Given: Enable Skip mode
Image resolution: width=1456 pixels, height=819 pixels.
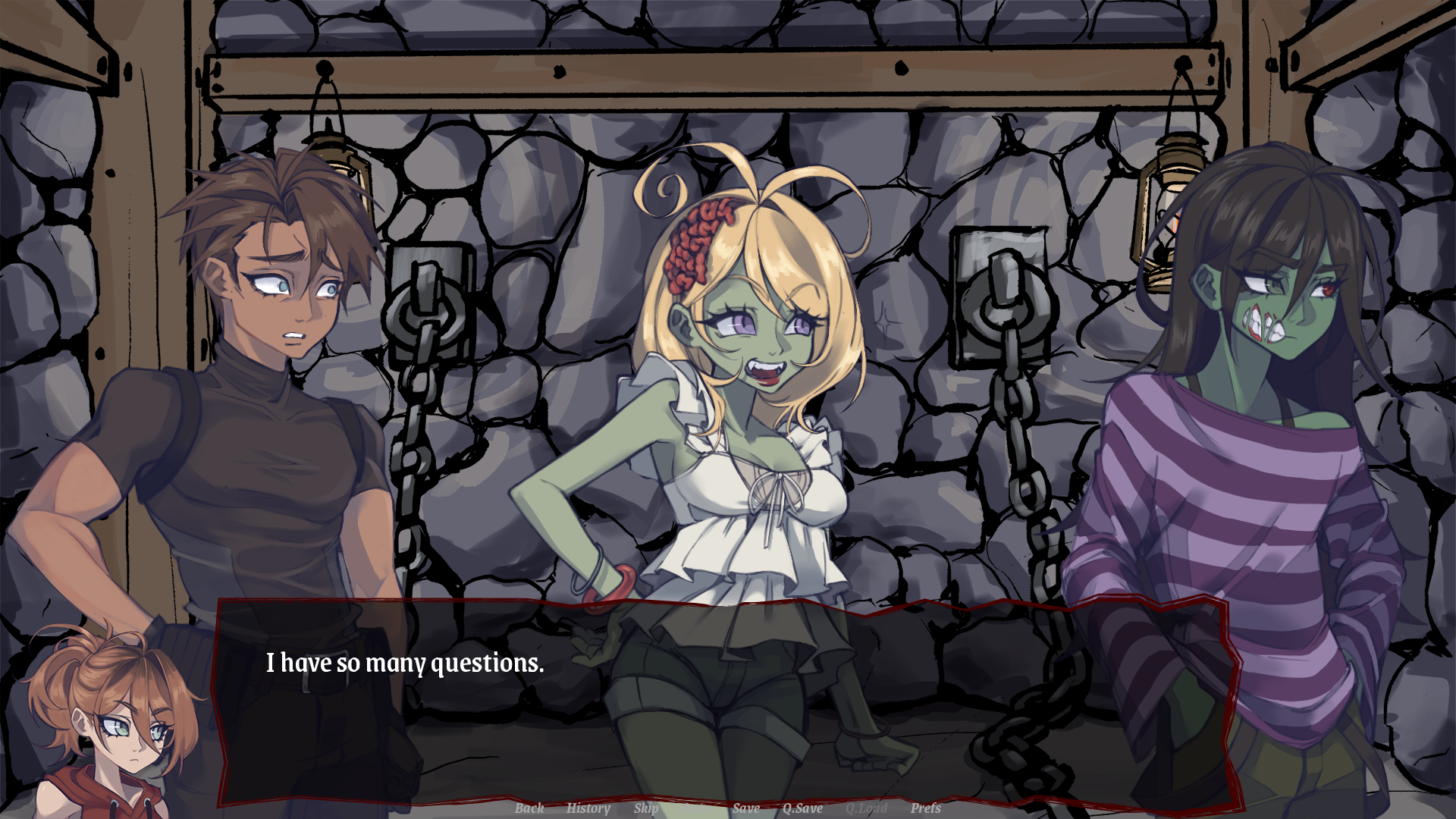Looking at the screenshot, I should tap(645, 808).
